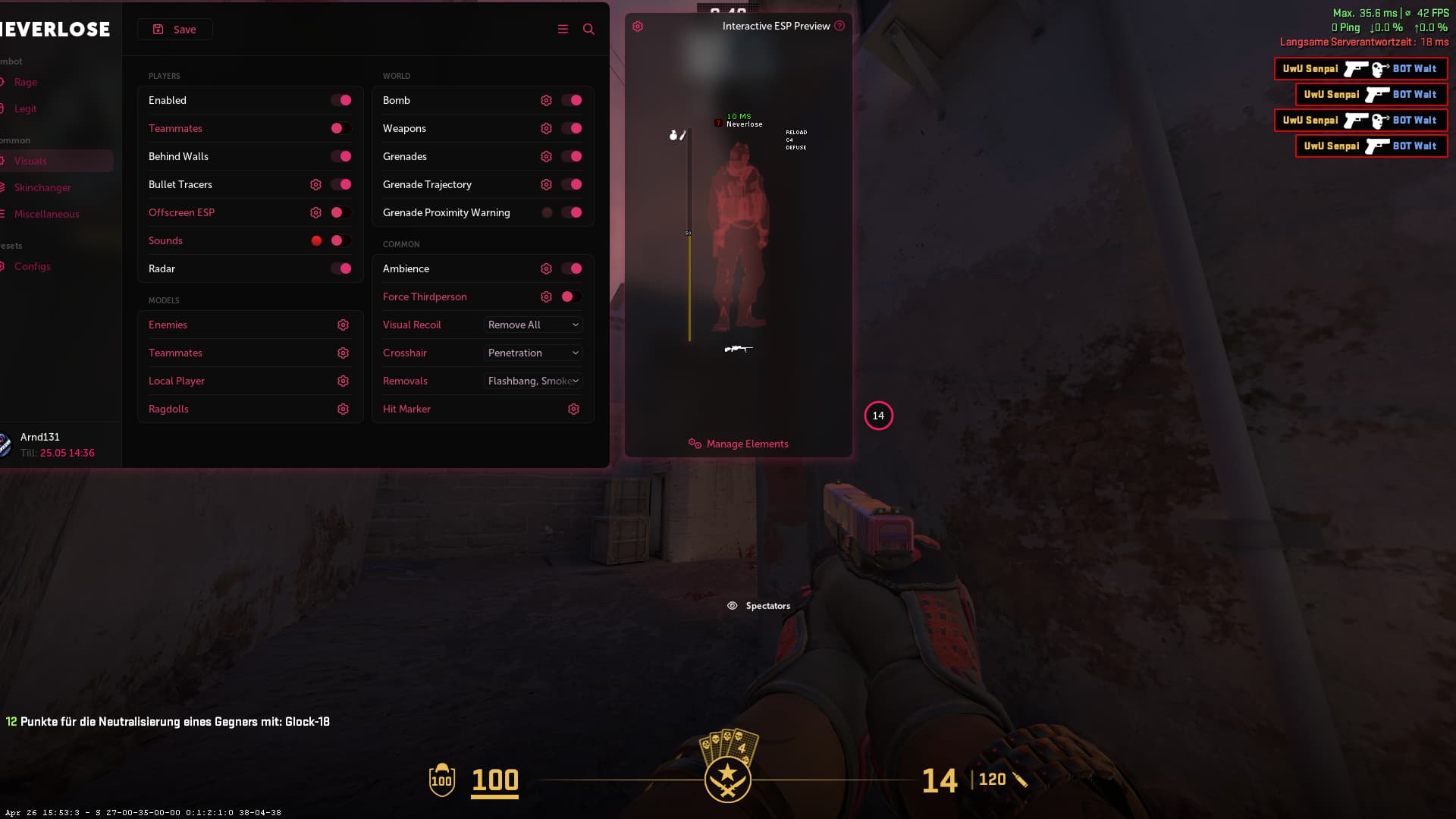
Task: Open Bullet Tracers gear settings
Action: (x=315, y=184)
